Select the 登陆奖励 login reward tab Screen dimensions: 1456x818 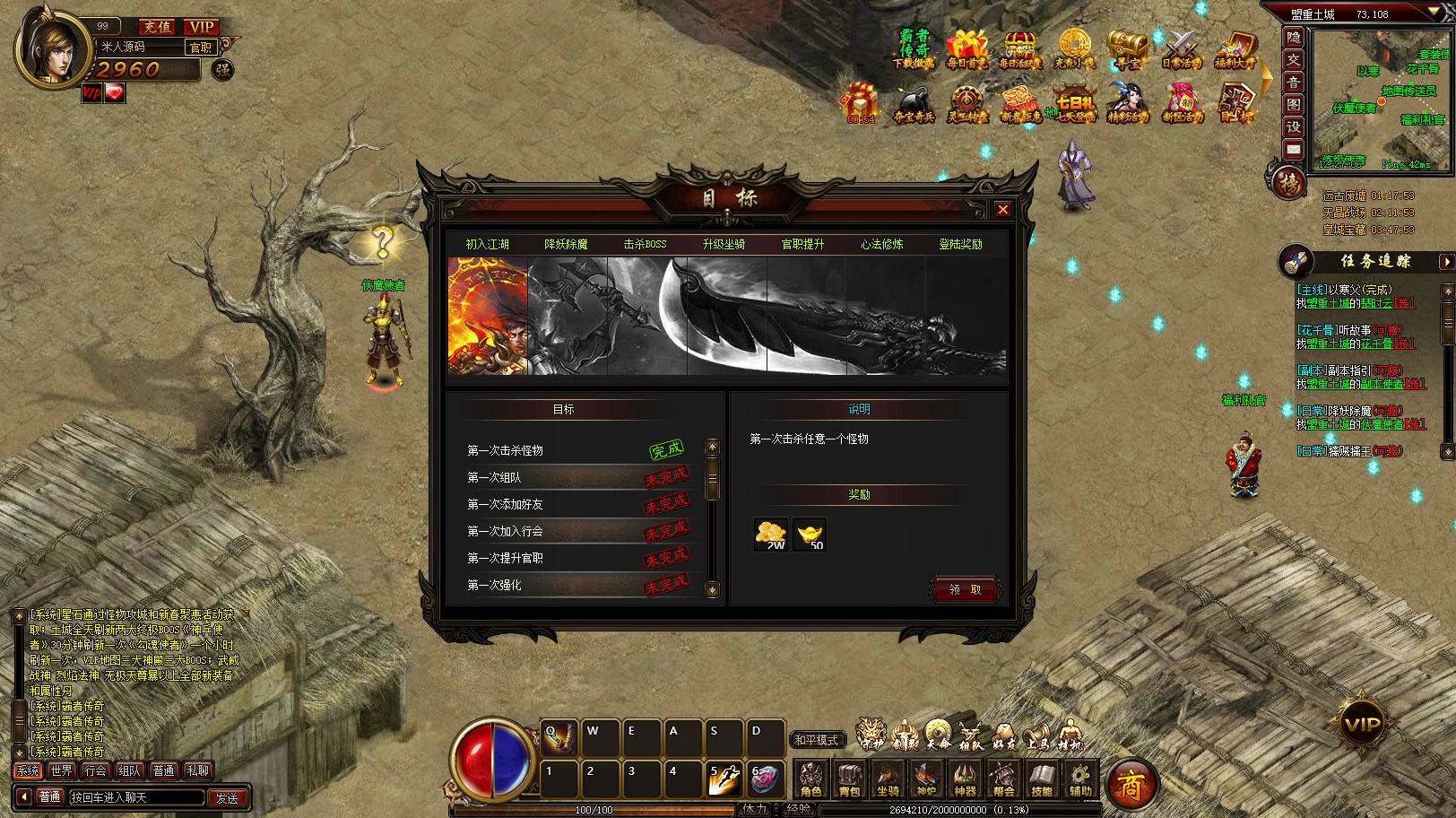[x=960, y=244]
